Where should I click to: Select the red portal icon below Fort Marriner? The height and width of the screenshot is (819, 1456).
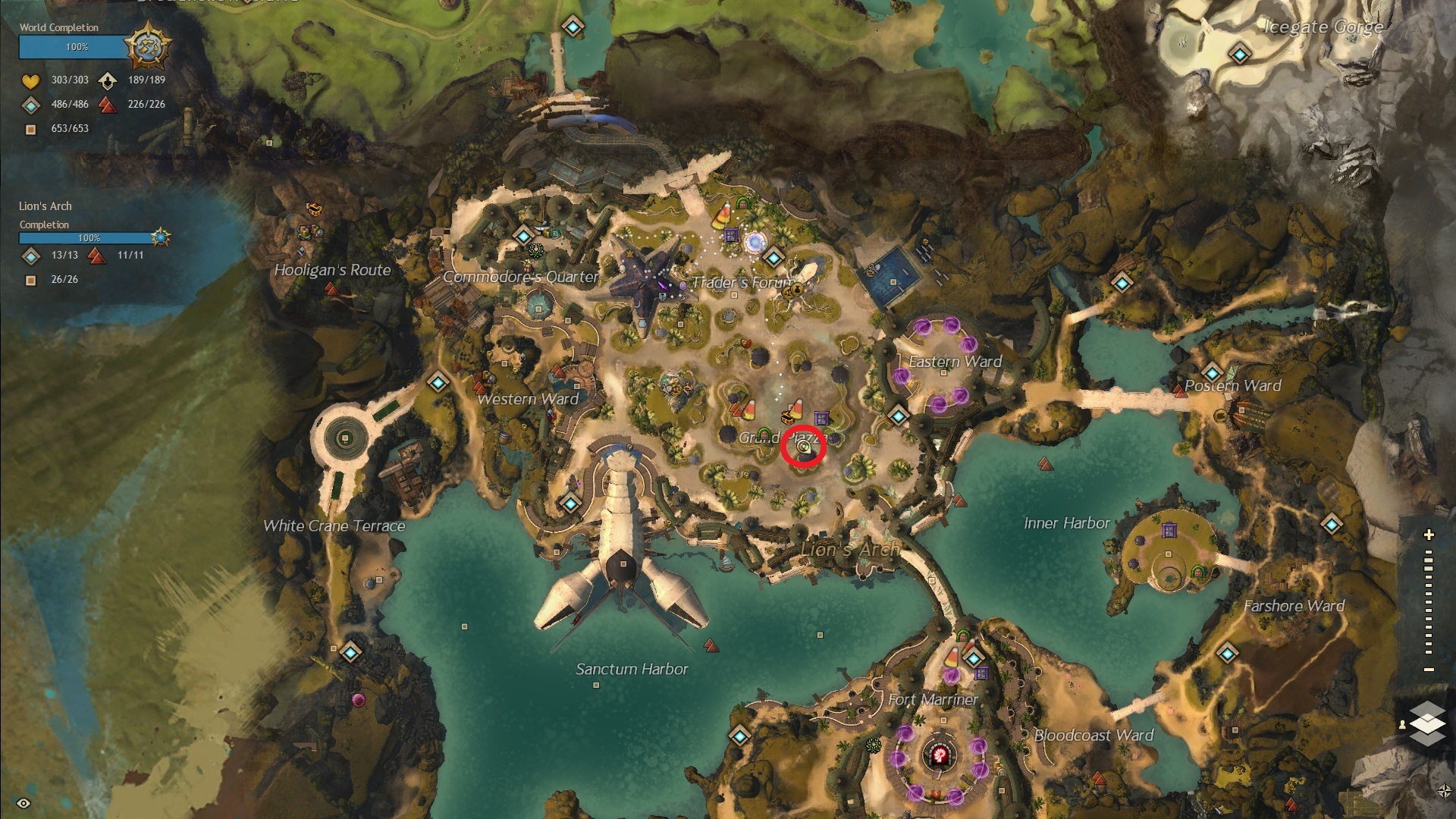pyautogui.click(x=940, y=755)
